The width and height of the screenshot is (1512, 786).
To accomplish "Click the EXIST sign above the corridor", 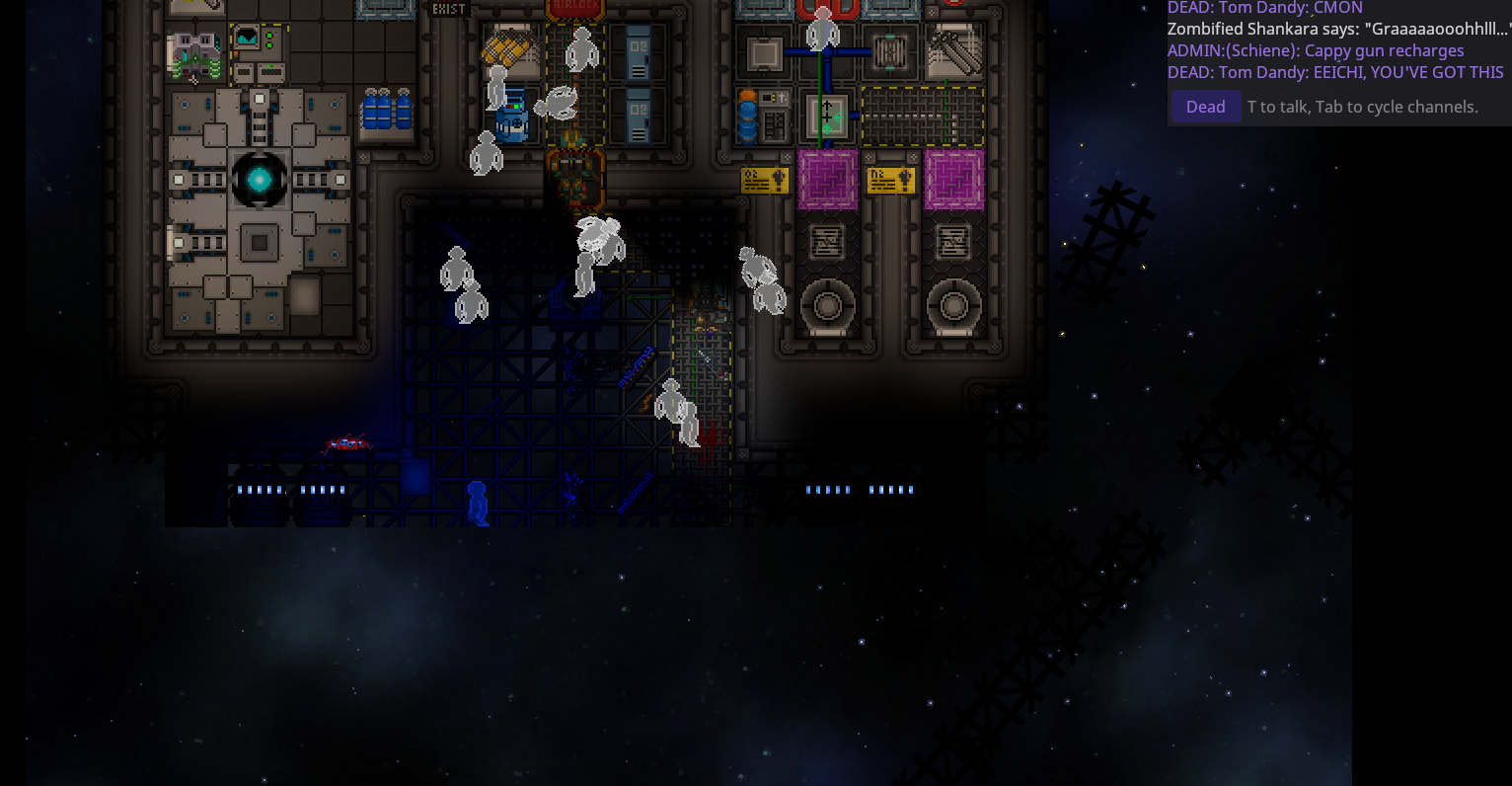I will tap(447, 8).
